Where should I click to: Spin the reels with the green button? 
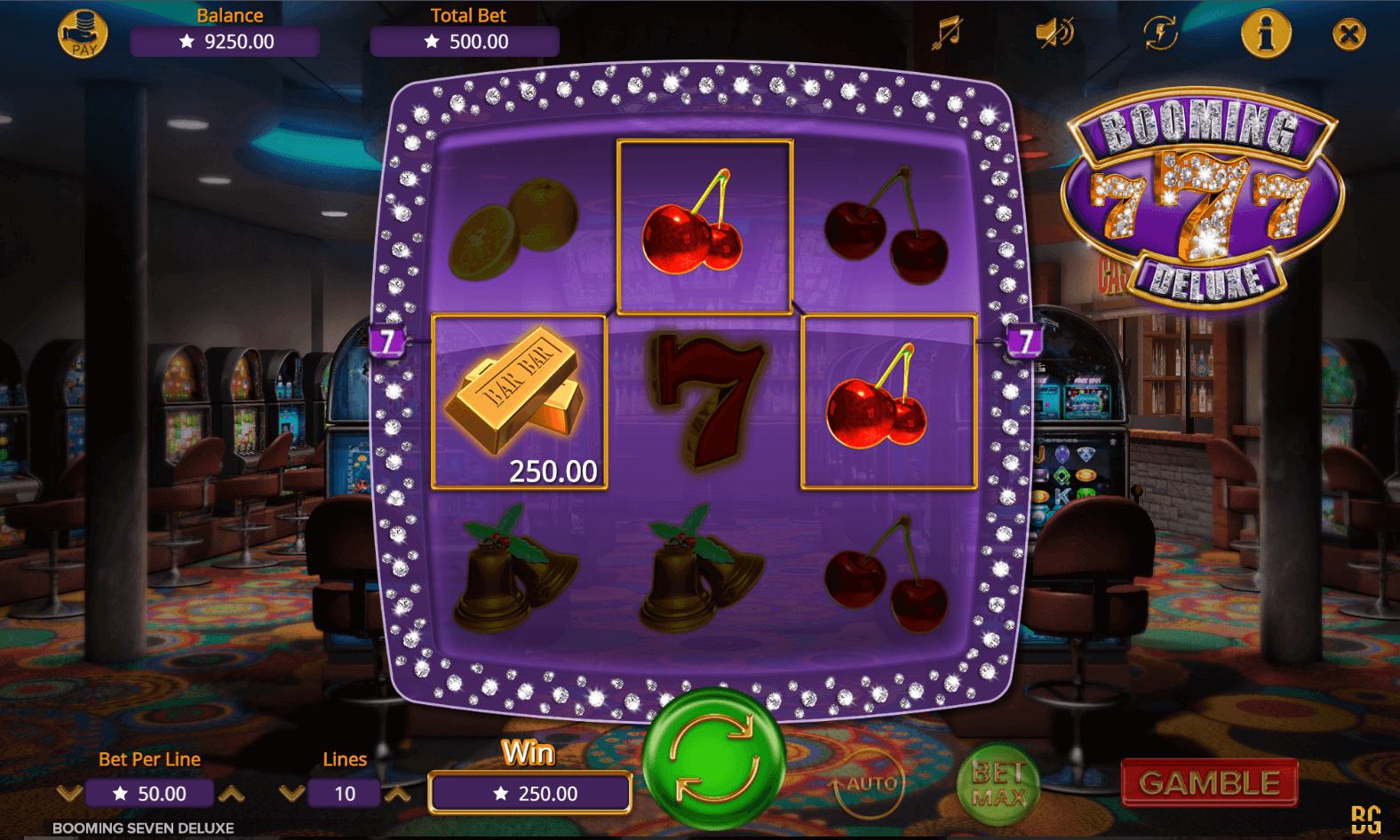click(714, 760)
